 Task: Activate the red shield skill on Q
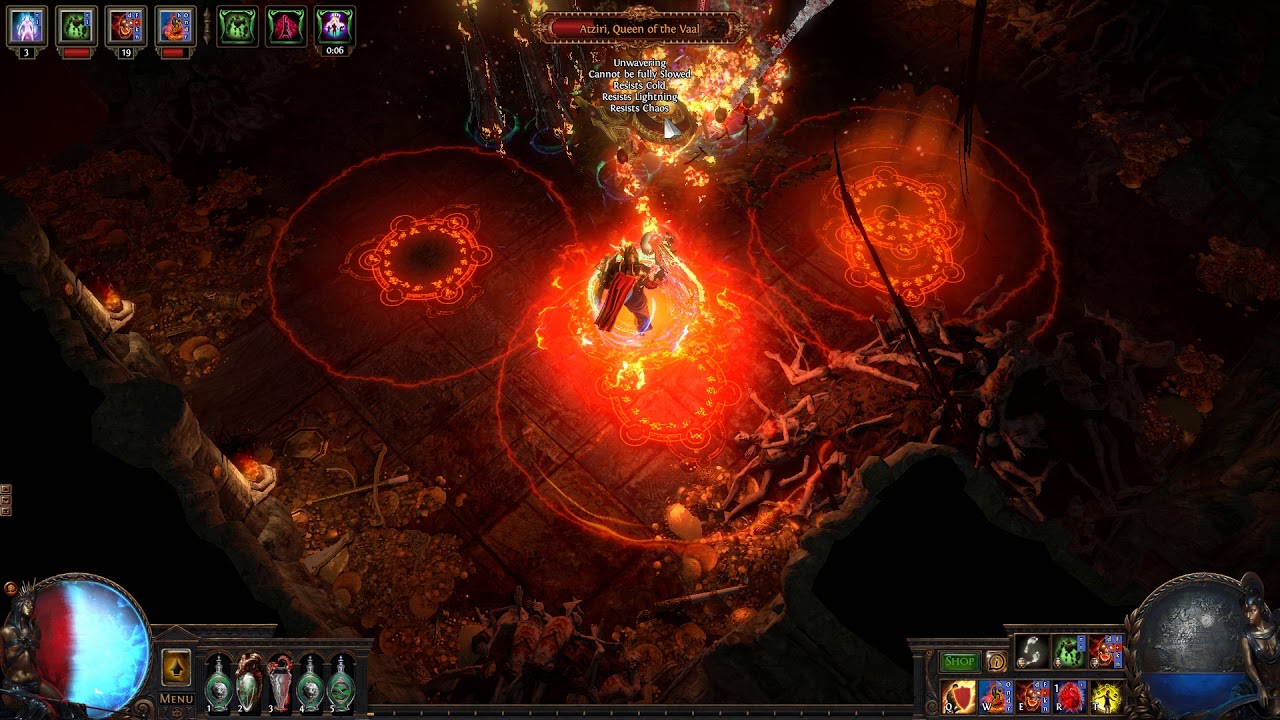pos(959,696)
